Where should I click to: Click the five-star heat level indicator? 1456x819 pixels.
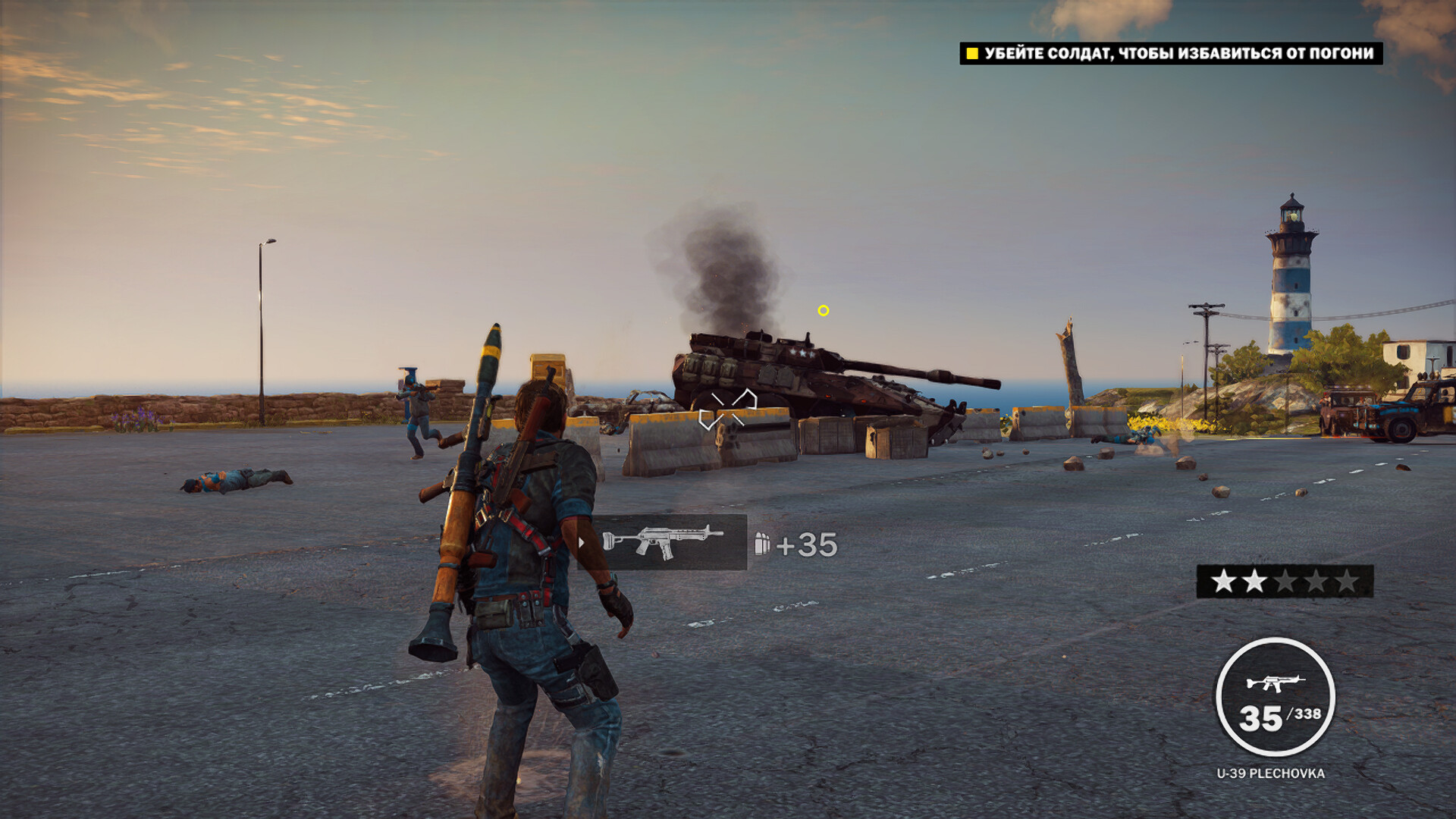[x=1285, y=582]
